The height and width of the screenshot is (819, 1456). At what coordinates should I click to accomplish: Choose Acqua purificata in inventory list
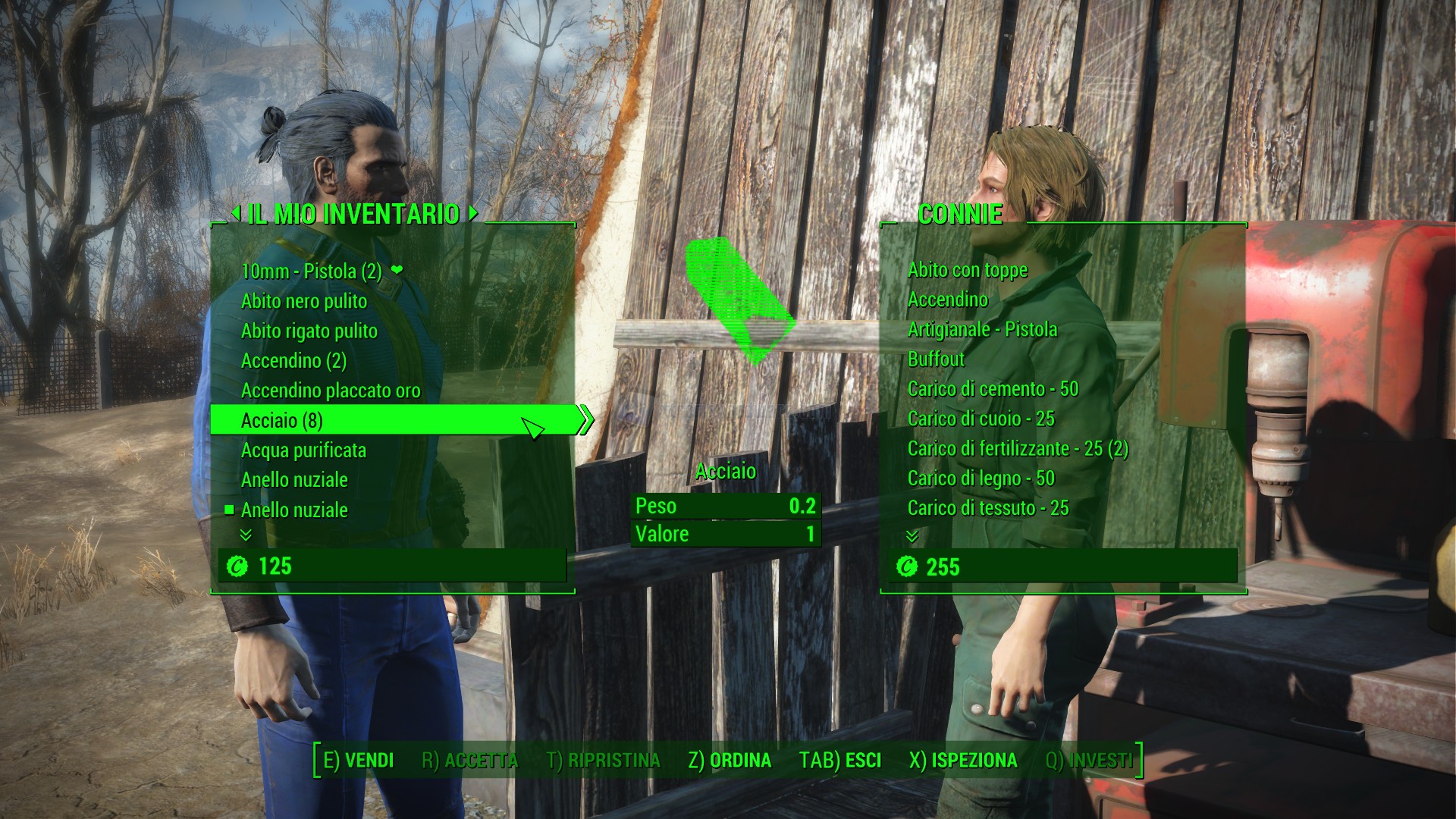[303, 450]
